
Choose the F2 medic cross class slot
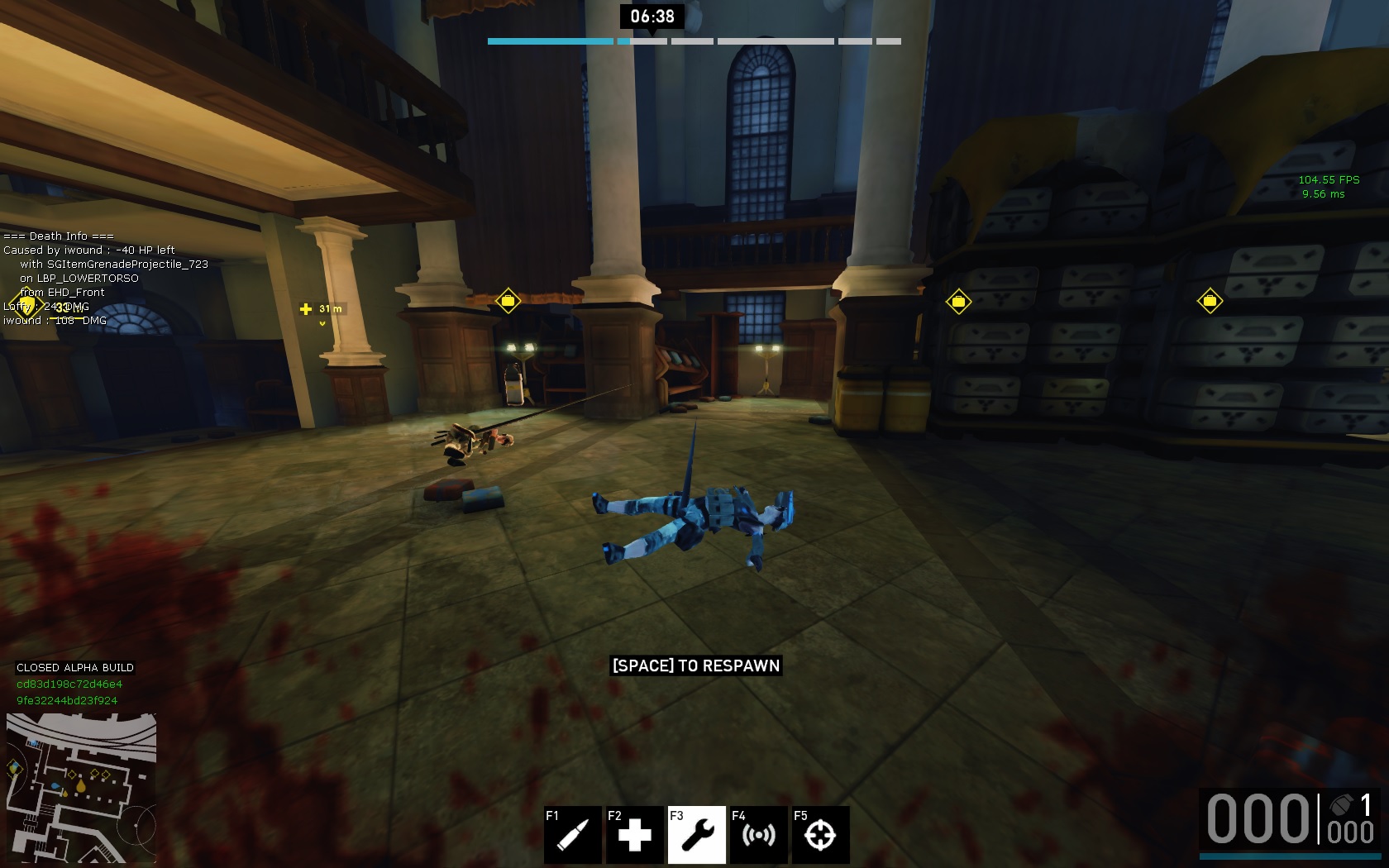coord(635,834)
